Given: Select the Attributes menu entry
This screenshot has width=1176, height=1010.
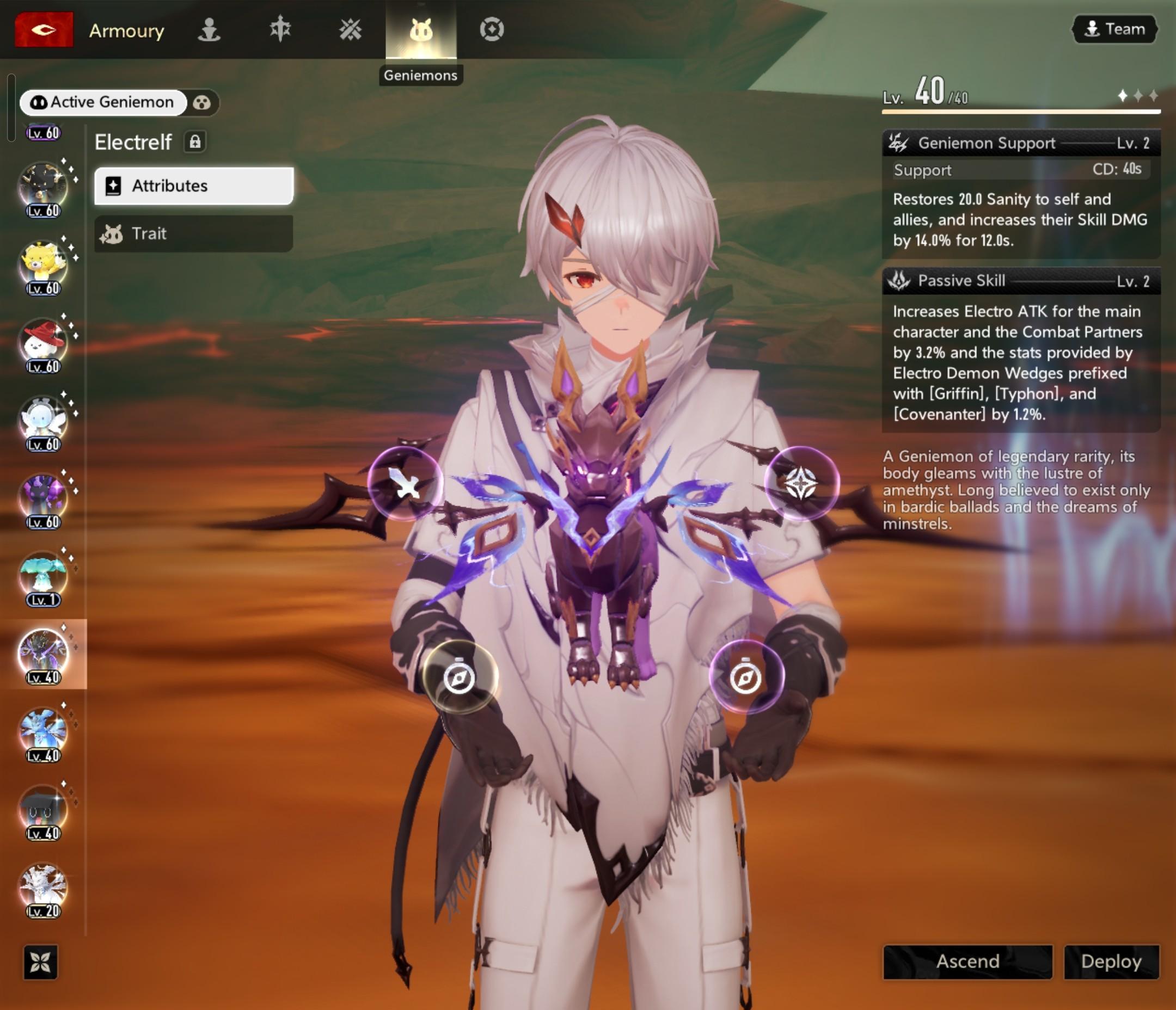Looking at the screenshot, I should coord(193,186).
